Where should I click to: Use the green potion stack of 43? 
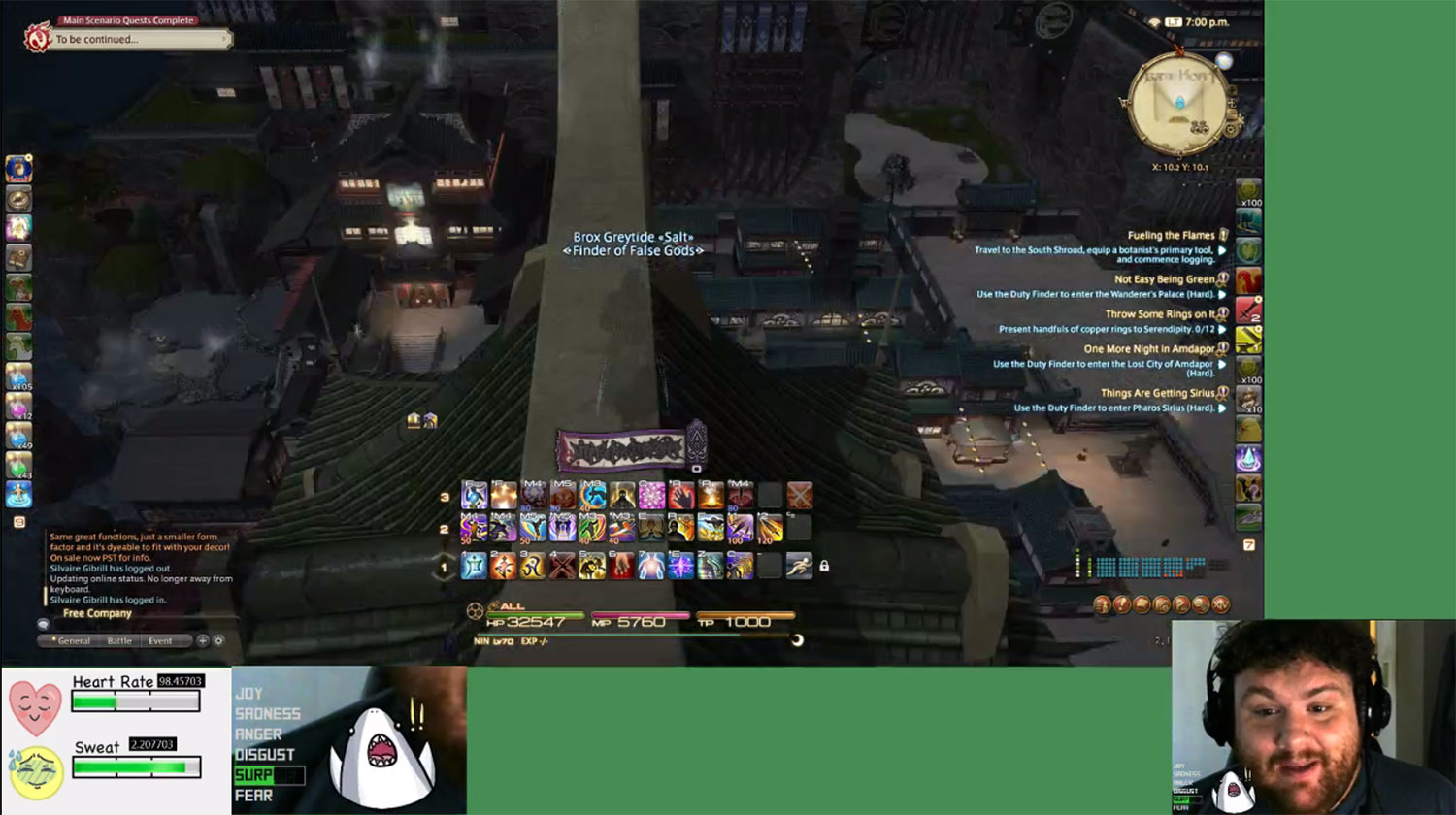click(x=18, y=466)
